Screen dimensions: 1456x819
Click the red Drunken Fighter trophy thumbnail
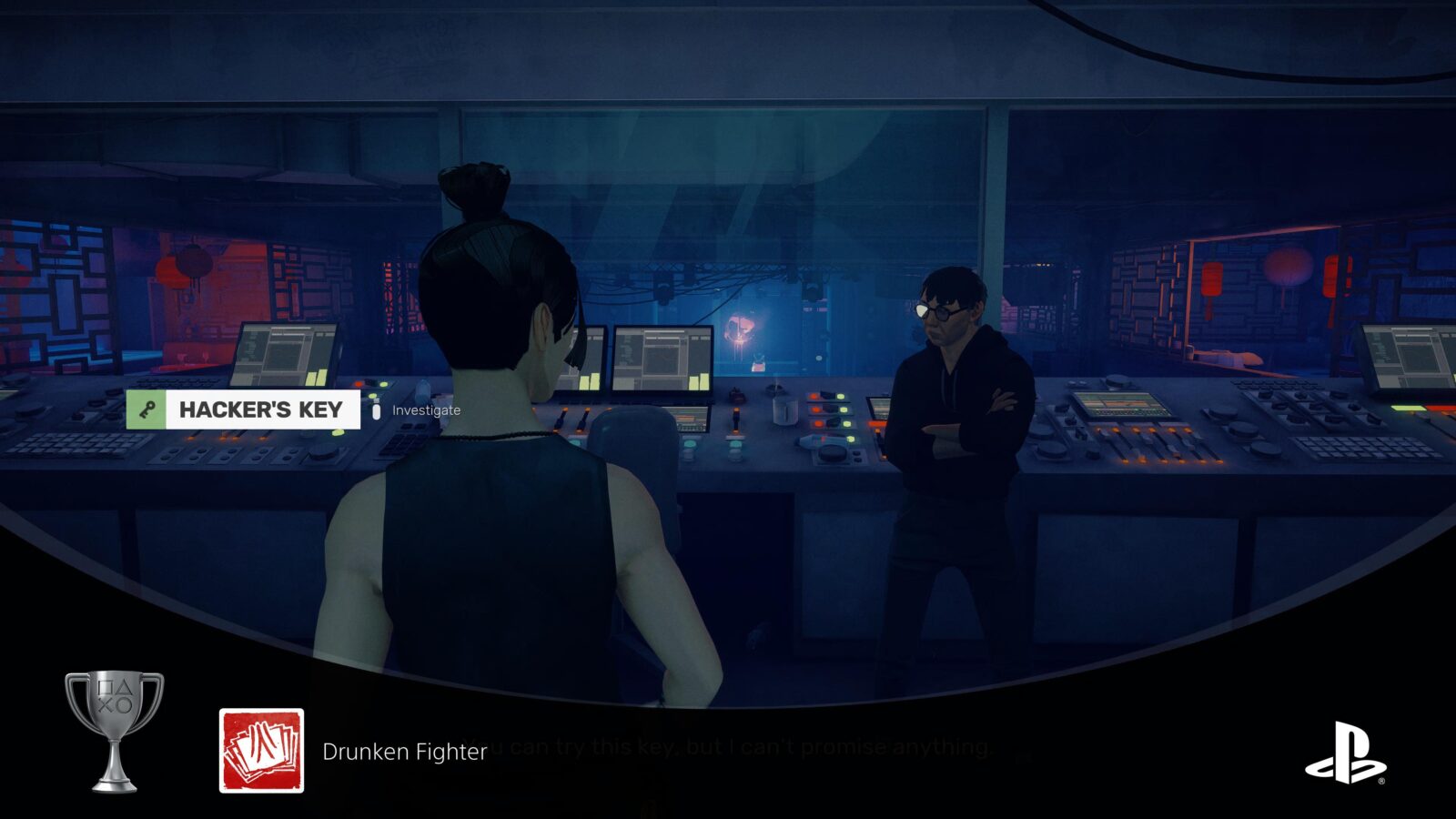point(262,751)
